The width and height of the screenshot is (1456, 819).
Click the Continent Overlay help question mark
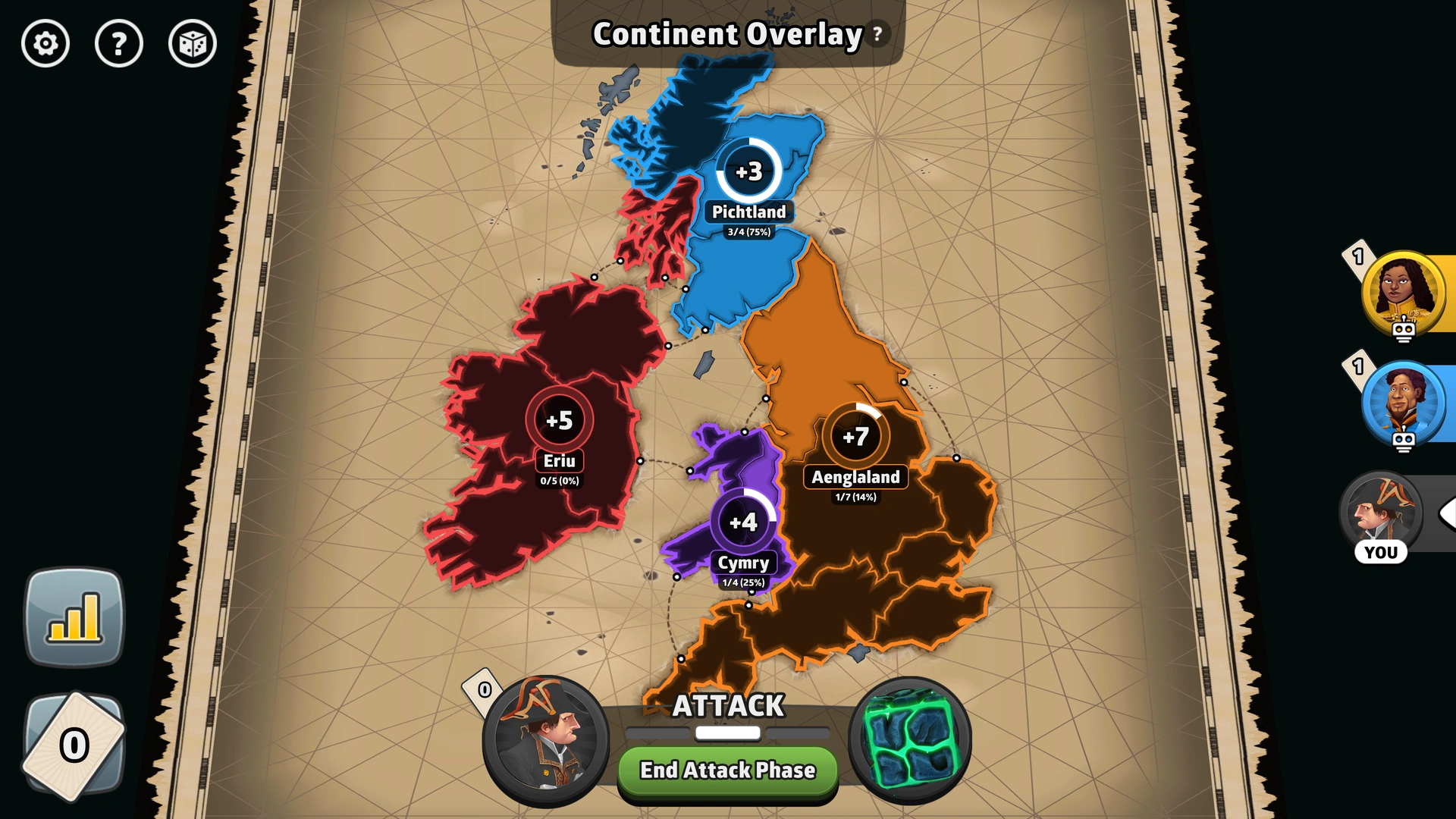click(x=877, y=33)
